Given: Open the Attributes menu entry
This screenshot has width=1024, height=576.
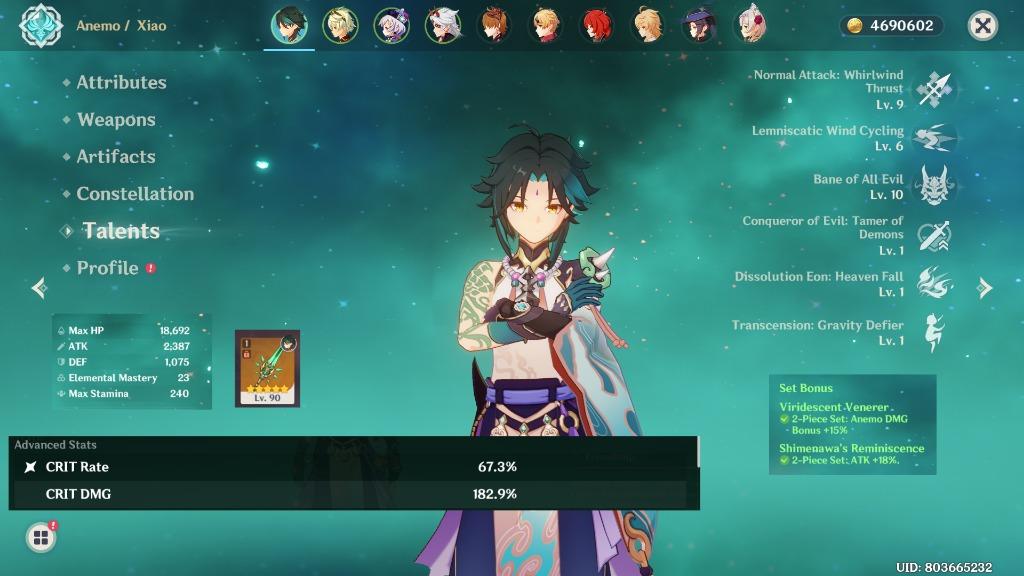Looking at the screenshot, I should [121, 82].
